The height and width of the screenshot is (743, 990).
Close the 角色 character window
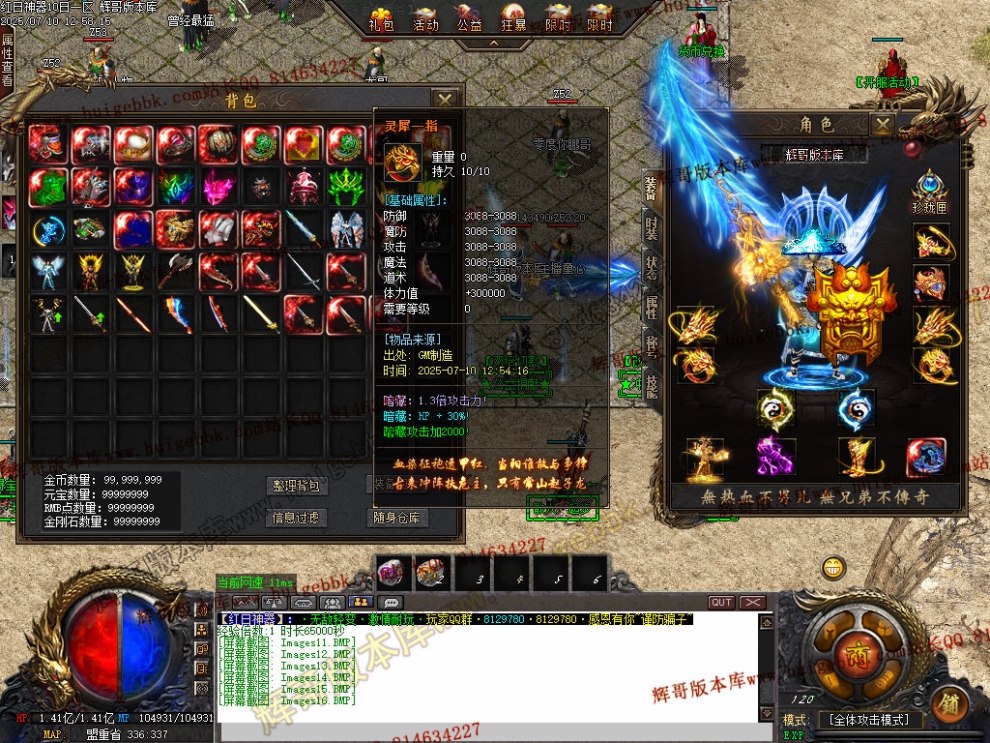point(882,125)
